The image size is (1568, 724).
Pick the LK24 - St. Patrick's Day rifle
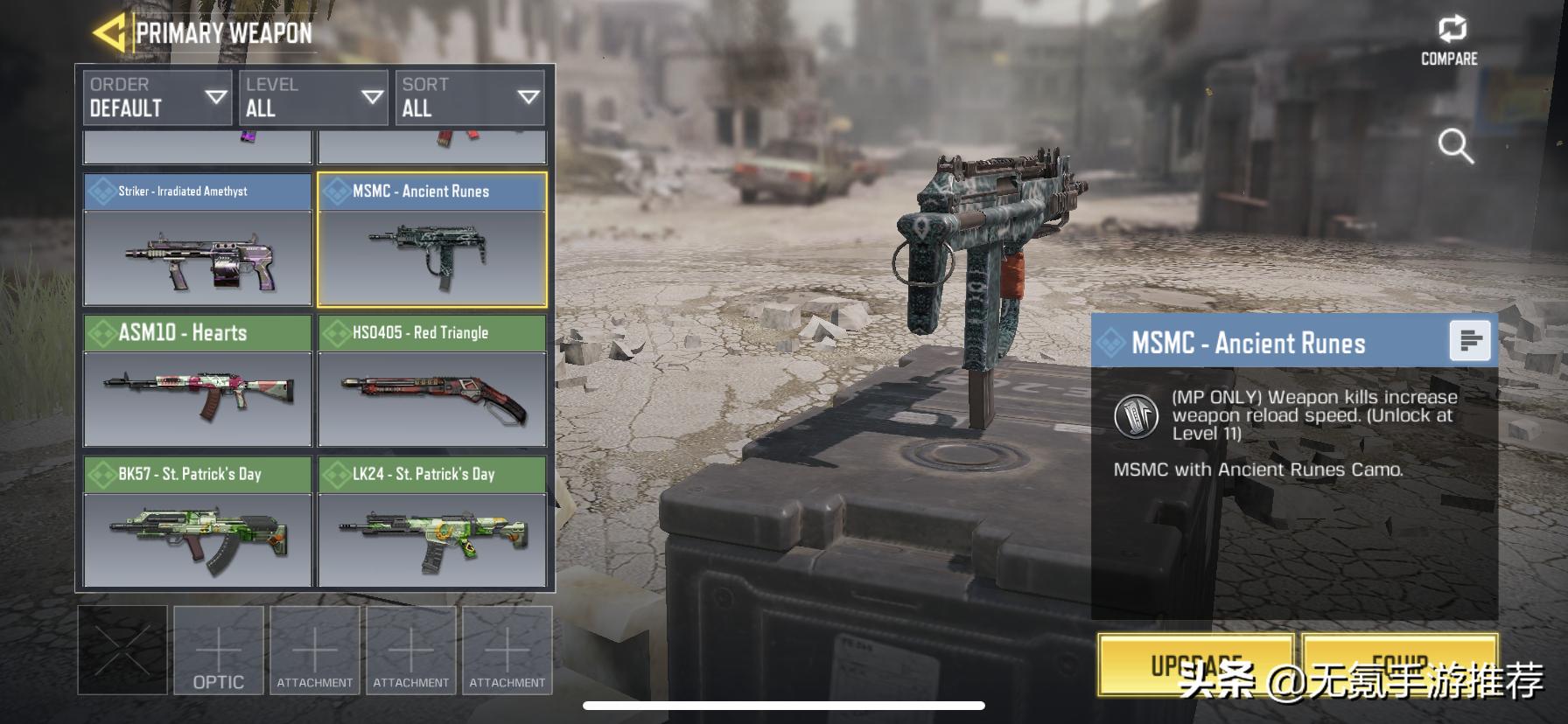(432, 522)
